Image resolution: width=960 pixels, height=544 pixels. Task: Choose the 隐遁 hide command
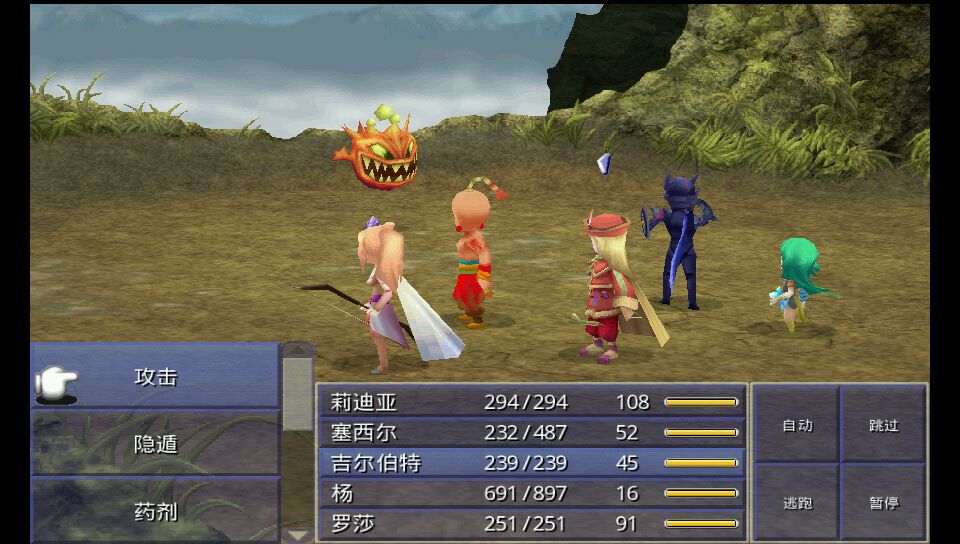tap(155, 443)
